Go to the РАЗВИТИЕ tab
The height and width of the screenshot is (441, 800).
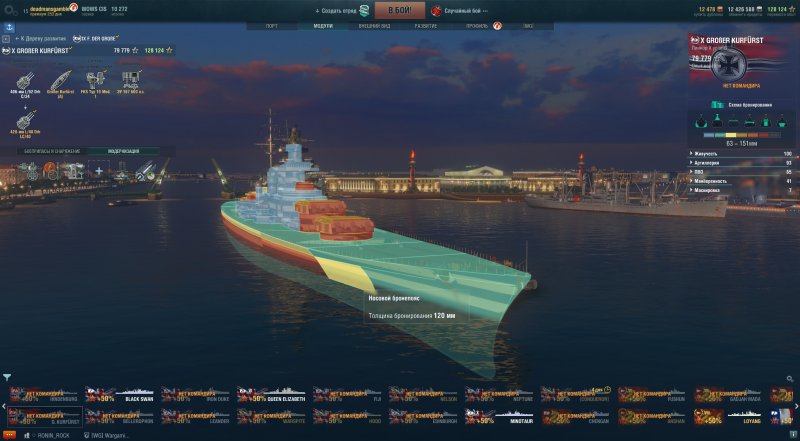(425, 26)
